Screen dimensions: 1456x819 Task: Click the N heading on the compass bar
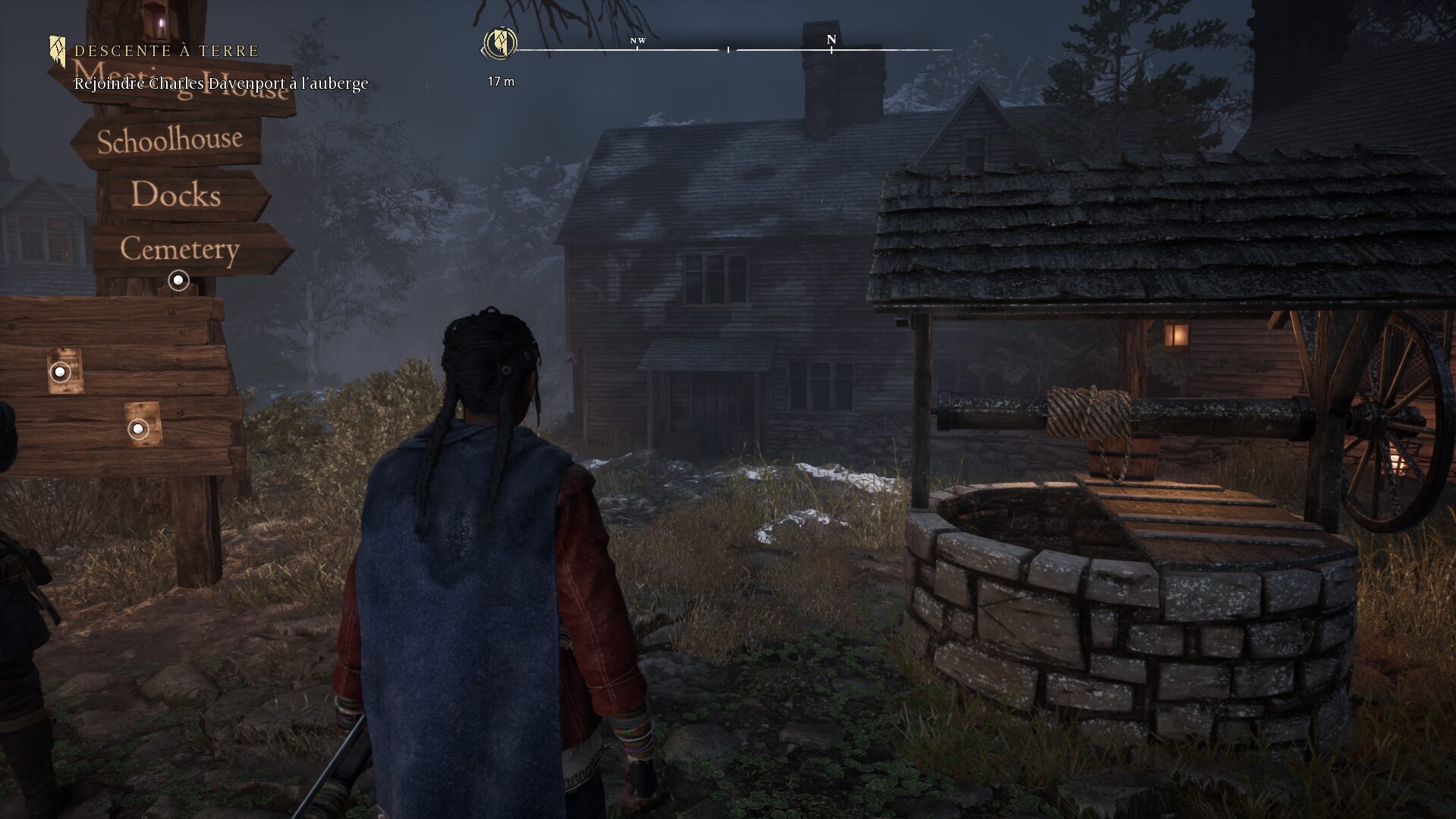click(831, 39)
